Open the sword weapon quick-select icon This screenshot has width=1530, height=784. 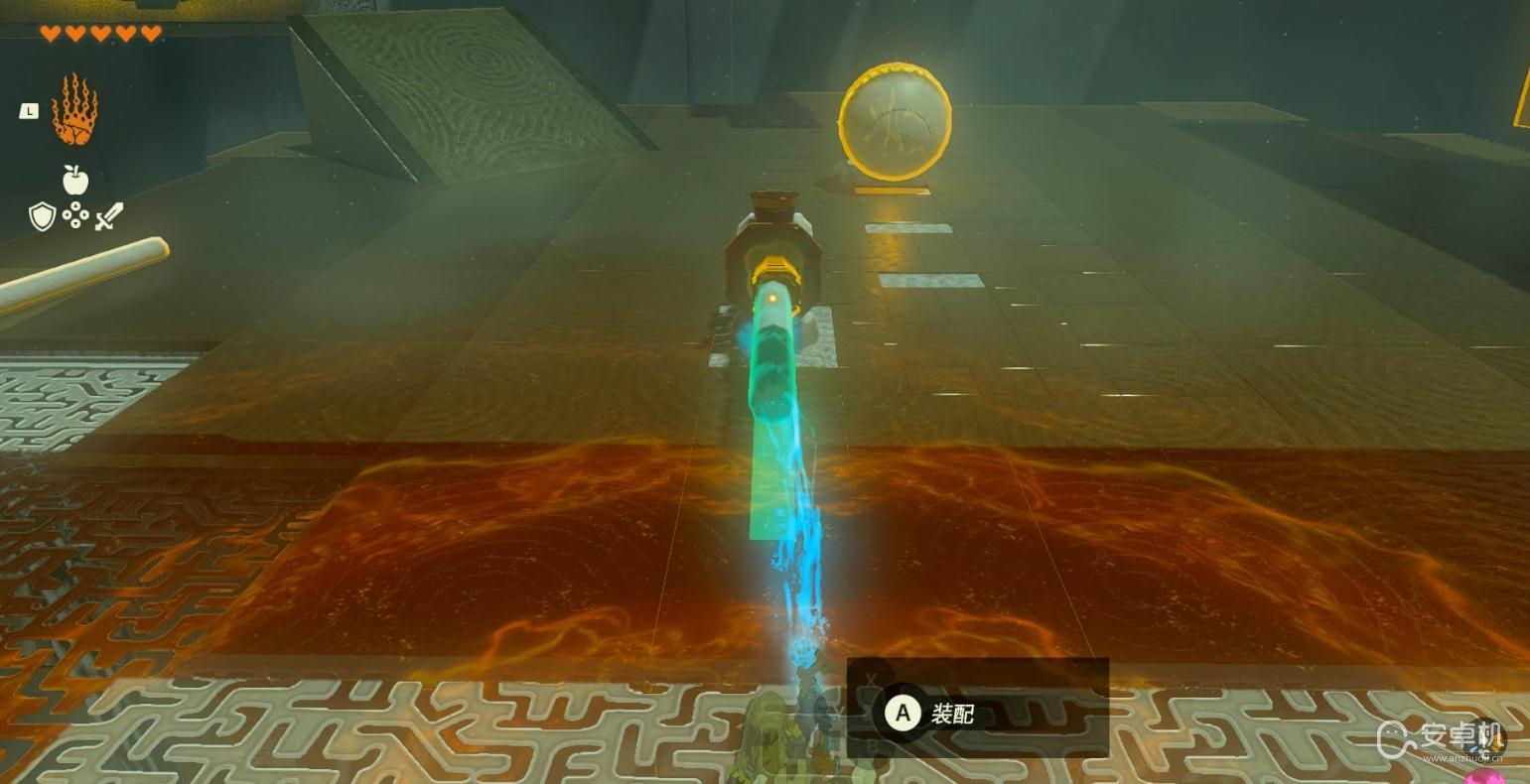coord(109,215)
